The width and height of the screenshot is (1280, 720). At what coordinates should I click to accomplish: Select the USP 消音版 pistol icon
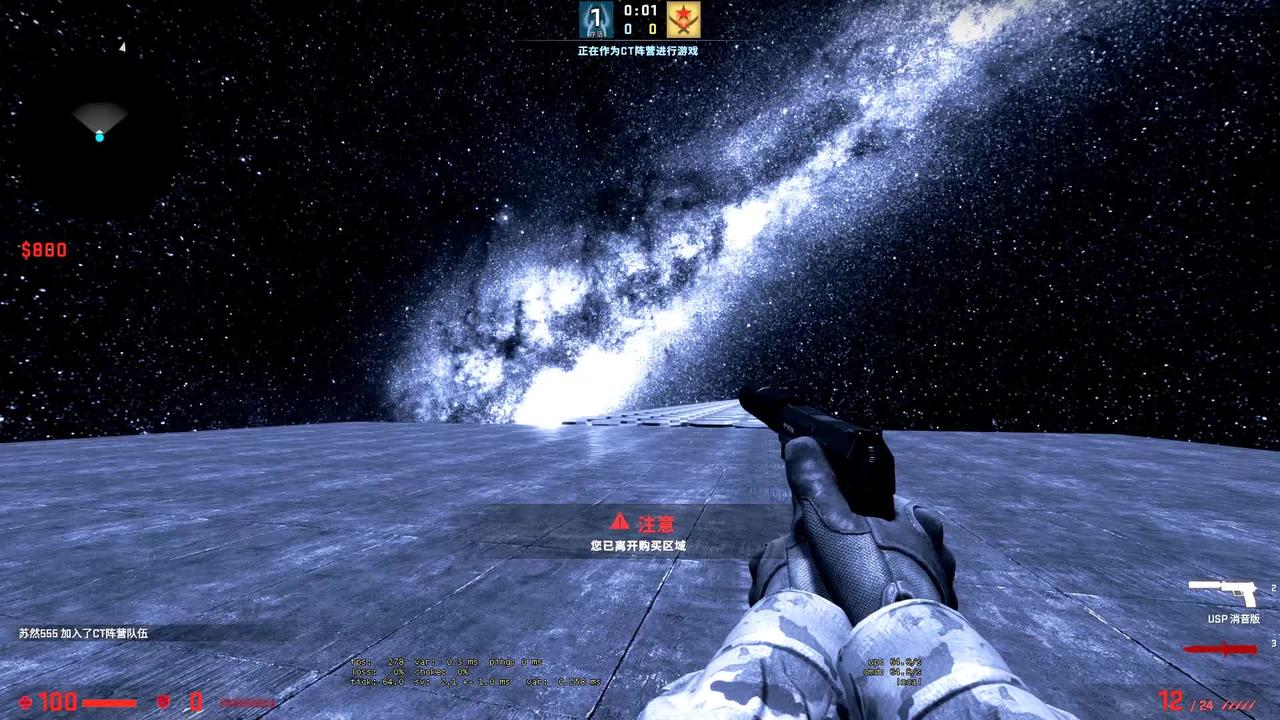click(1224, 593)
